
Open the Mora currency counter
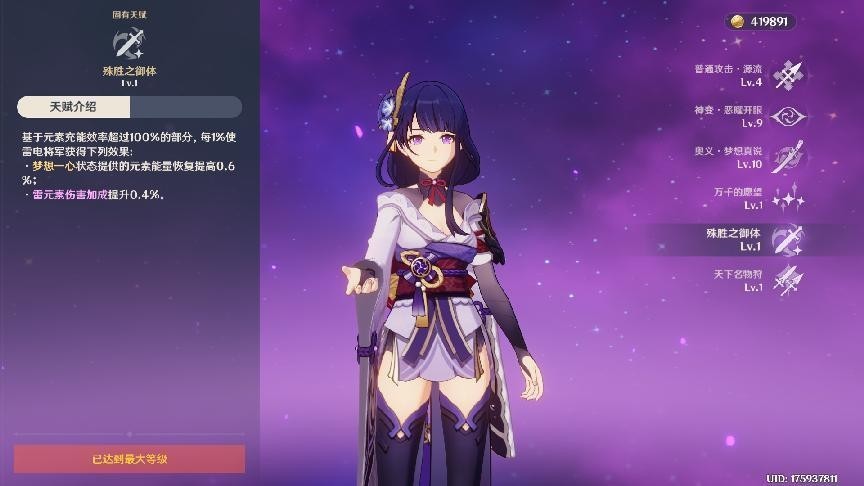760,21
